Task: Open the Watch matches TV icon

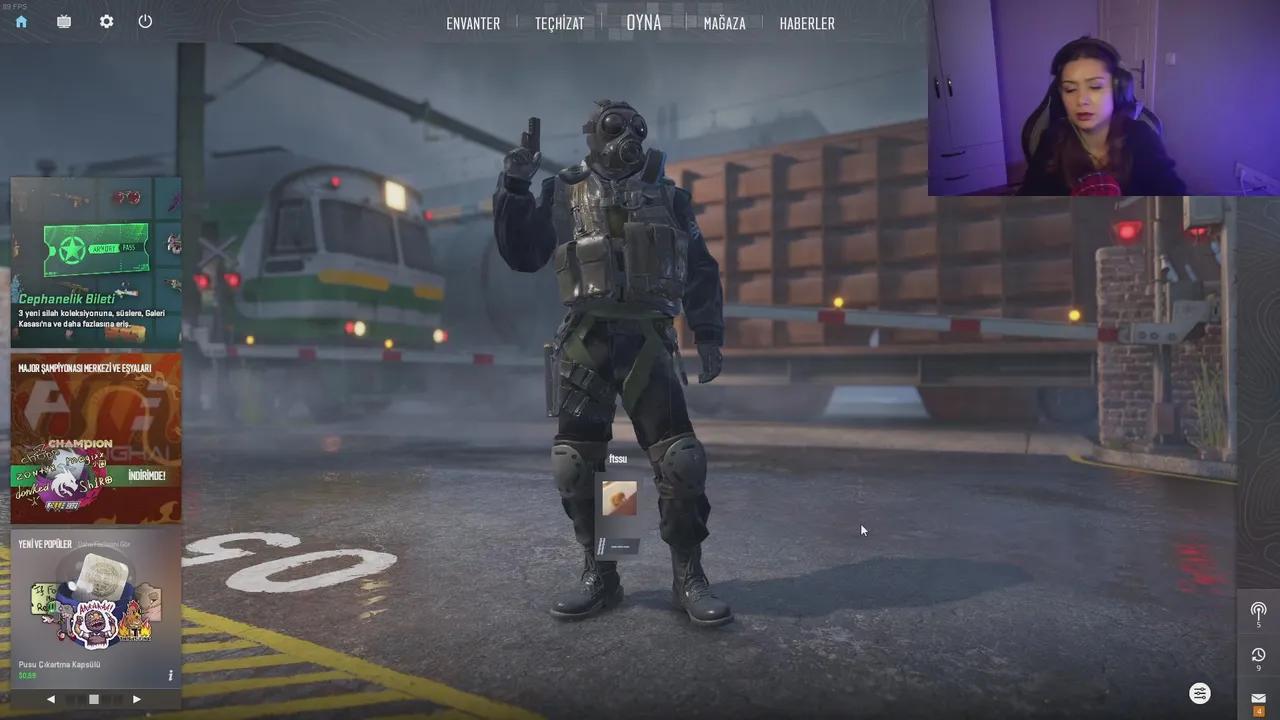Action: [x=63, y=21]
